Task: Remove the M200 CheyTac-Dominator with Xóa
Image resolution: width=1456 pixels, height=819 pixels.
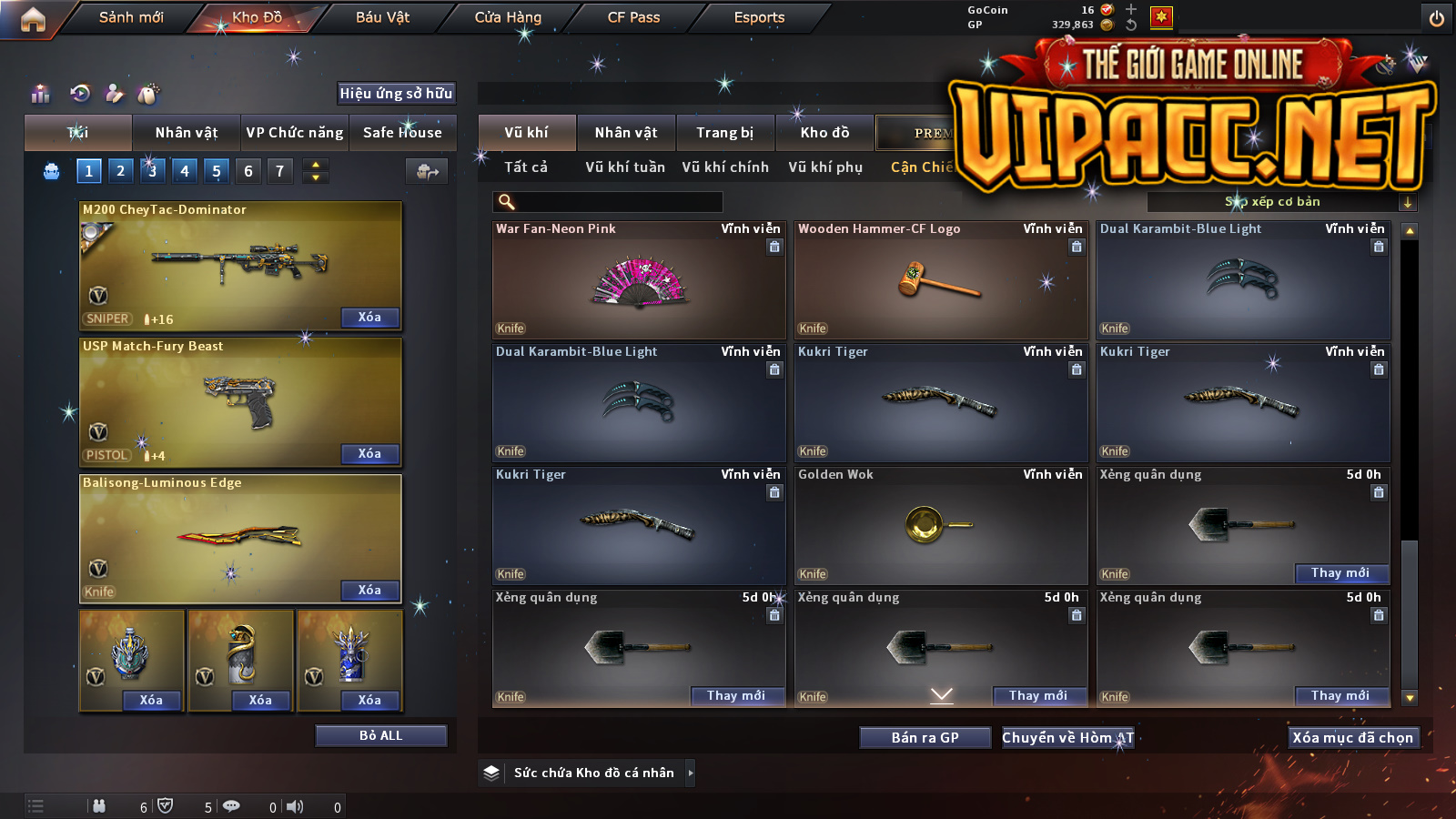Action: (369, 317)
